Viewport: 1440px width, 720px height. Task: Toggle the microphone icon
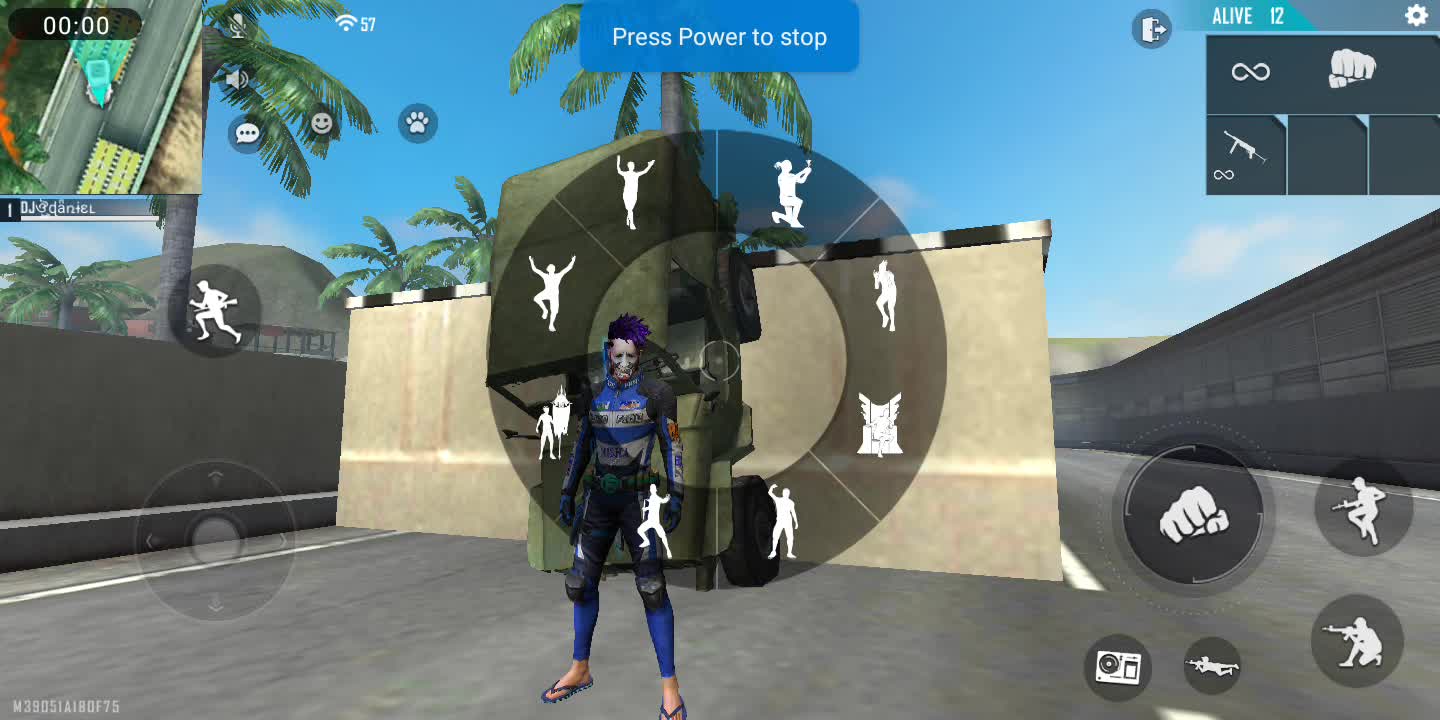click(237, 25)
